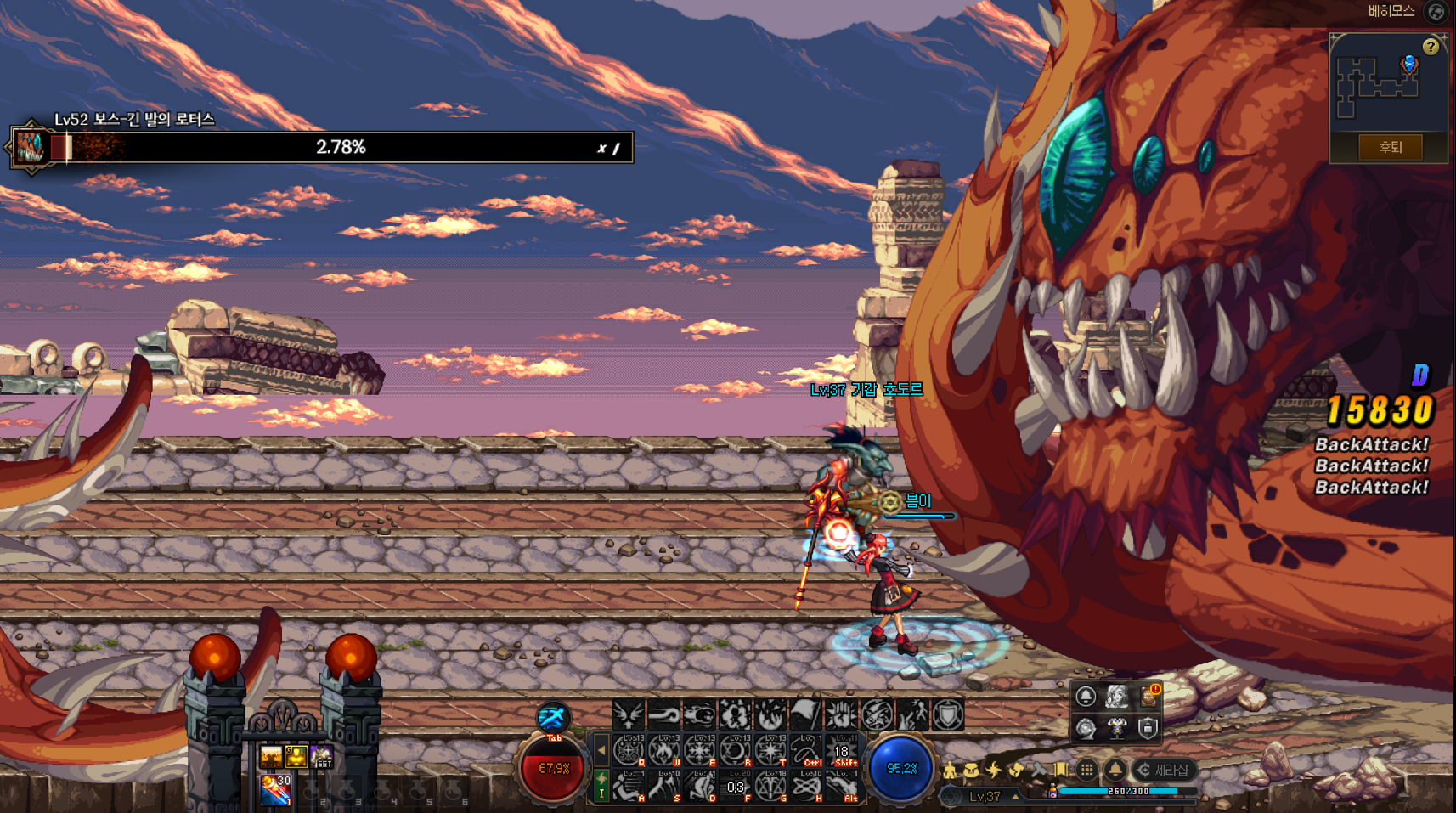This screenshot has width=1456, height=813.
Task: Activate the pentagram skill on G
Action: click(770, 788)
